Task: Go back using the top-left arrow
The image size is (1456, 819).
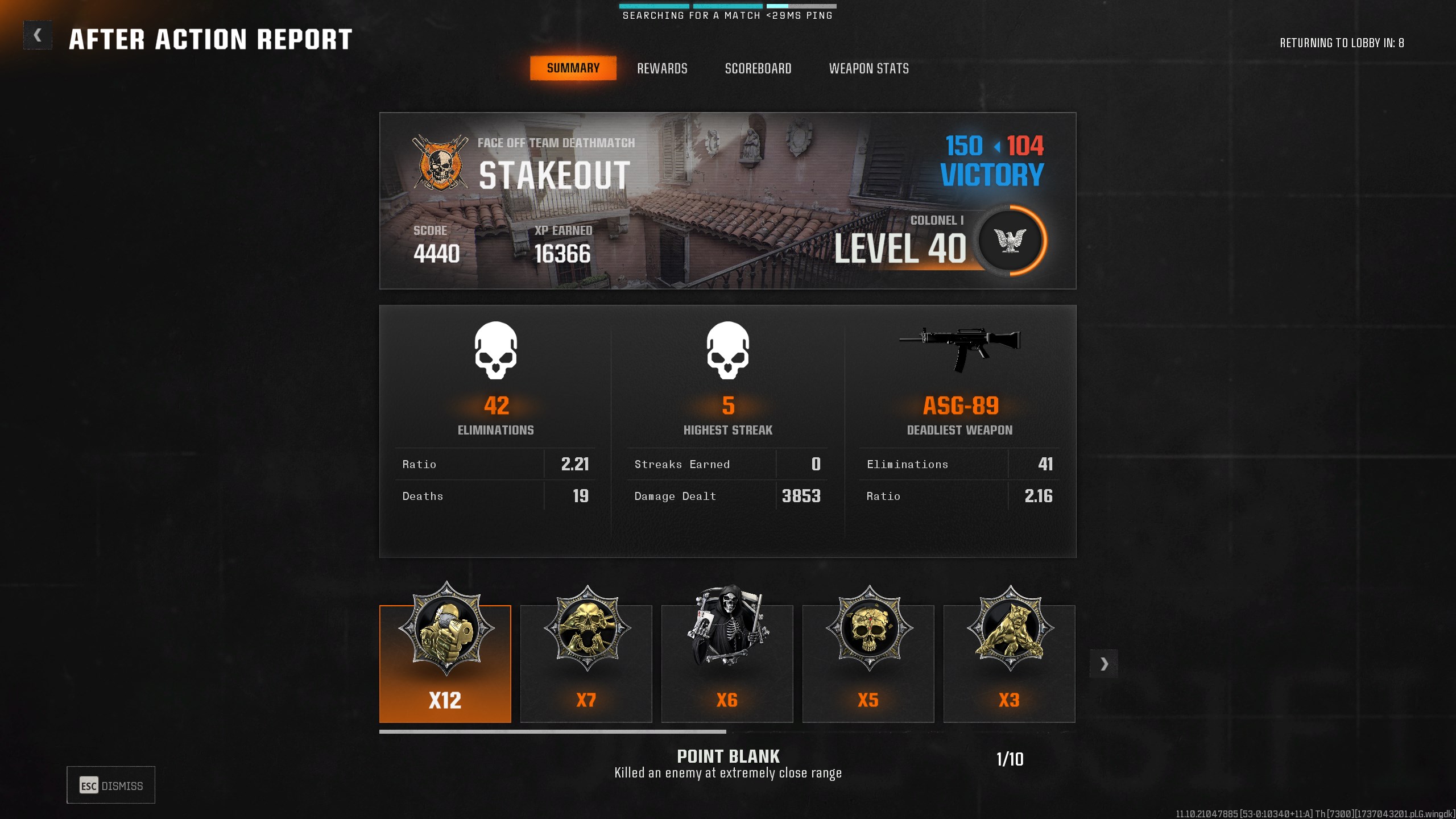Action: pos(38,36)
